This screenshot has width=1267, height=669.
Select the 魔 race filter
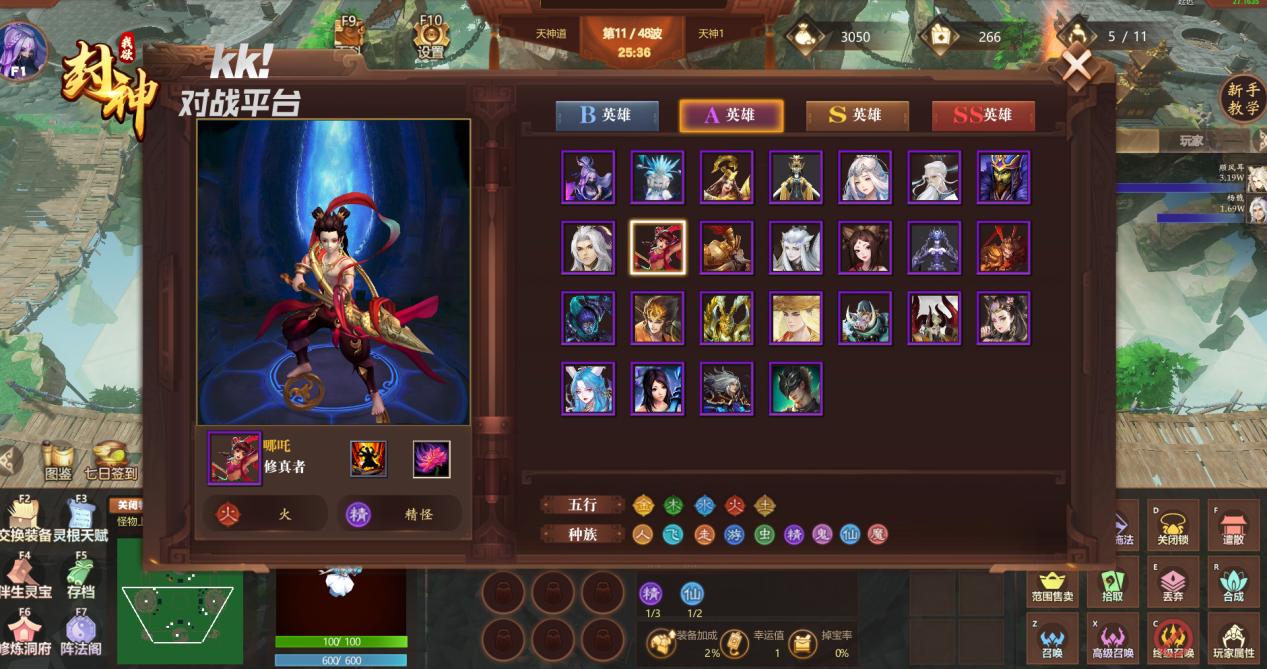(x=877, y=535)
